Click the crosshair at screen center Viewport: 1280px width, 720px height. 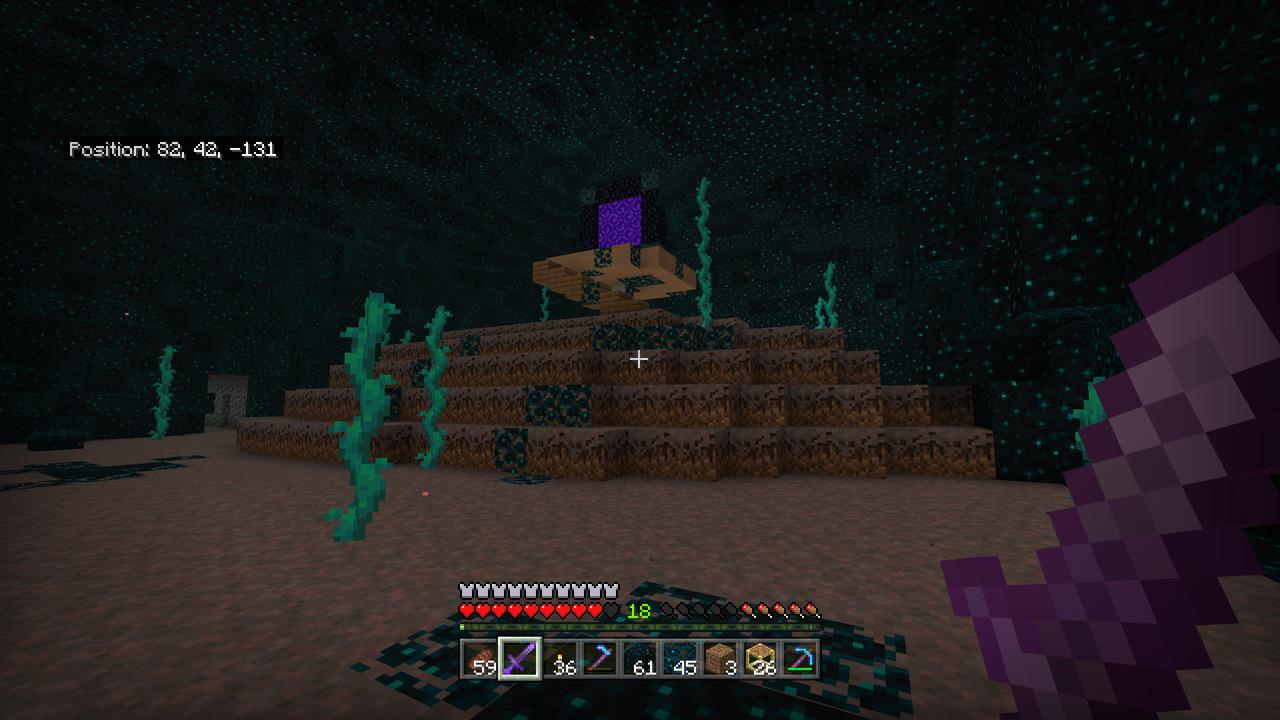click(640, 358)
